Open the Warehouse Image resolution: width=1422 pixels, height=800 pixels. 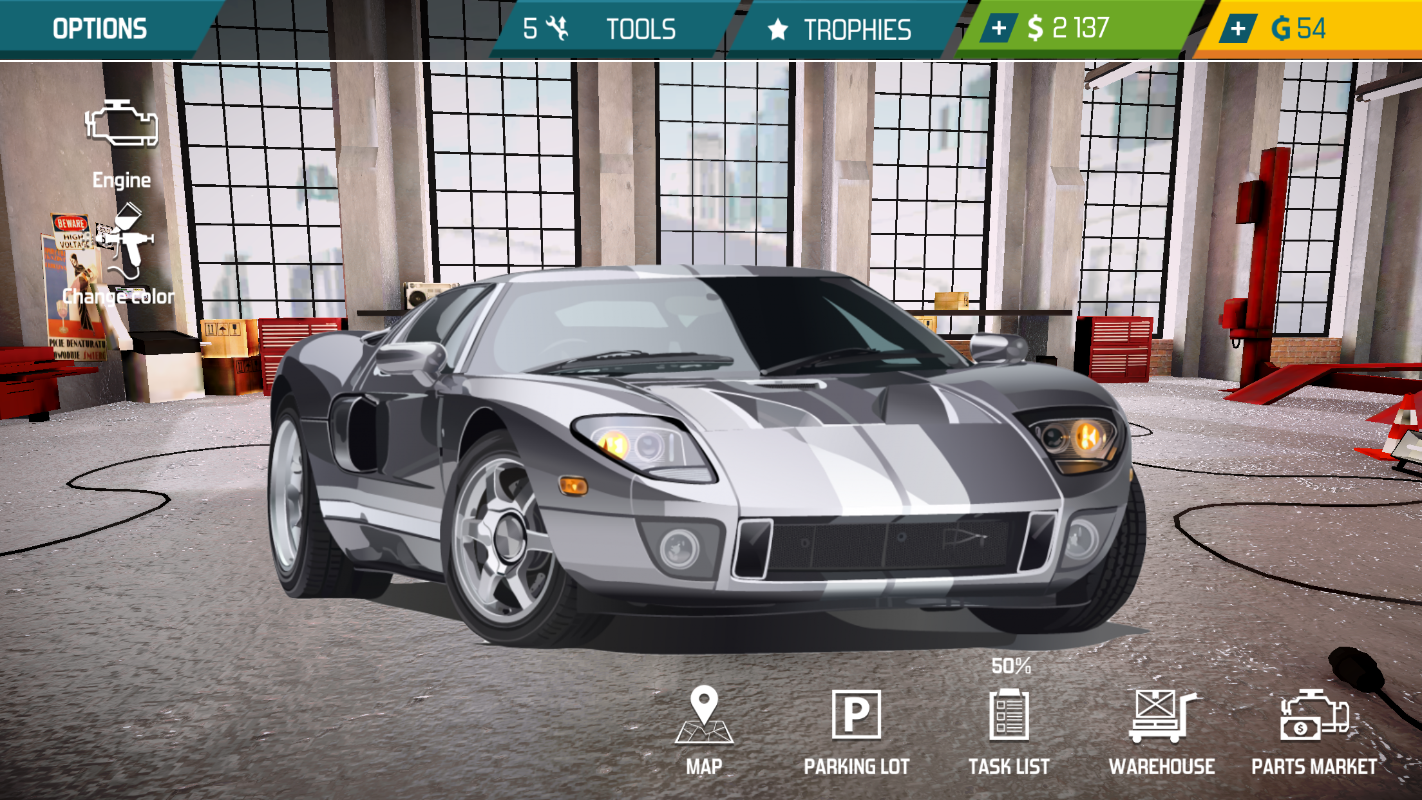click(x=1162, y=731)
